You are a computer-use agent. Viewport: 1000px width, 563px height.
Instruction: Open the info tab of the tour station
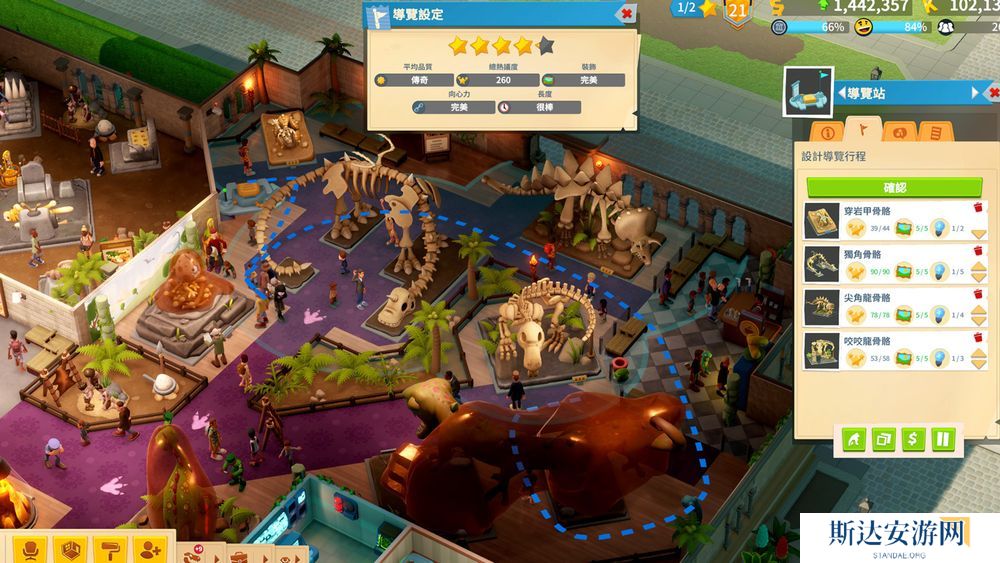[827, 131]
